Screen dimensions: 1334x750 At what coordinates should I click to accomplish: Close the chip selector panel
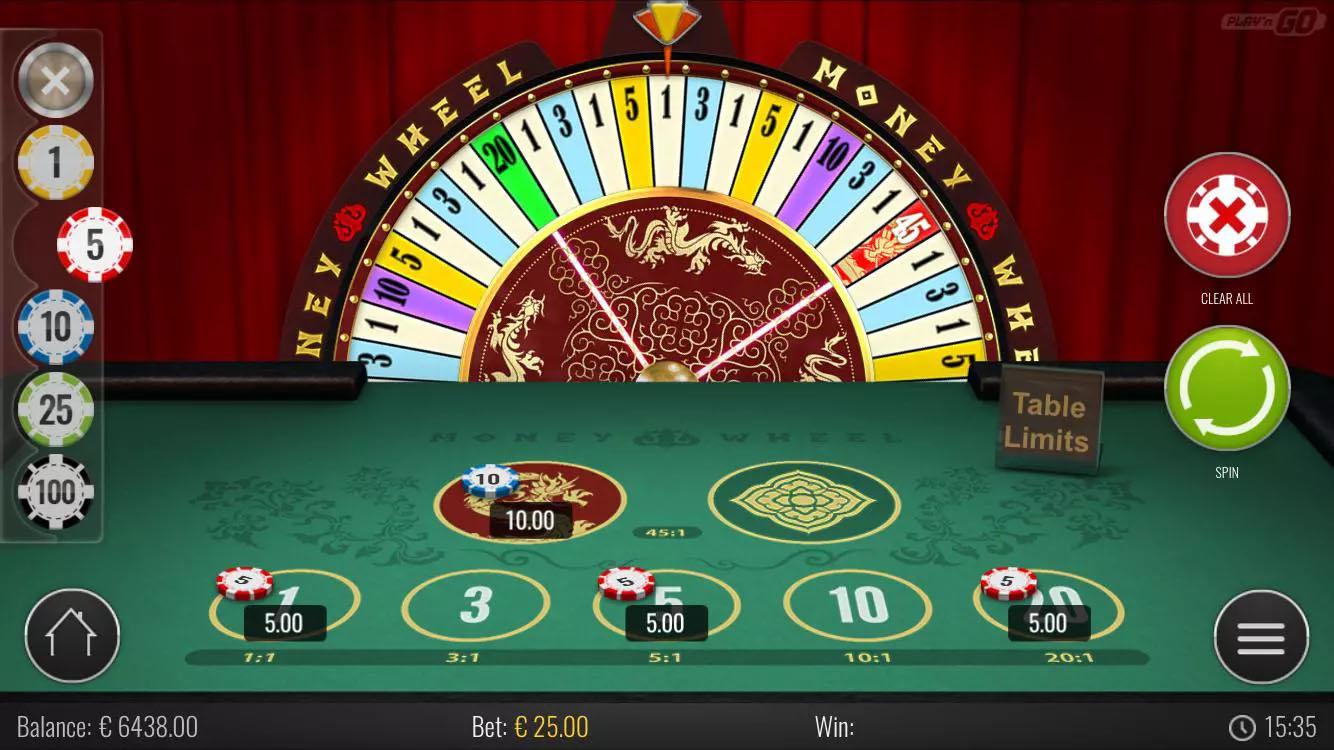[55, 80]
